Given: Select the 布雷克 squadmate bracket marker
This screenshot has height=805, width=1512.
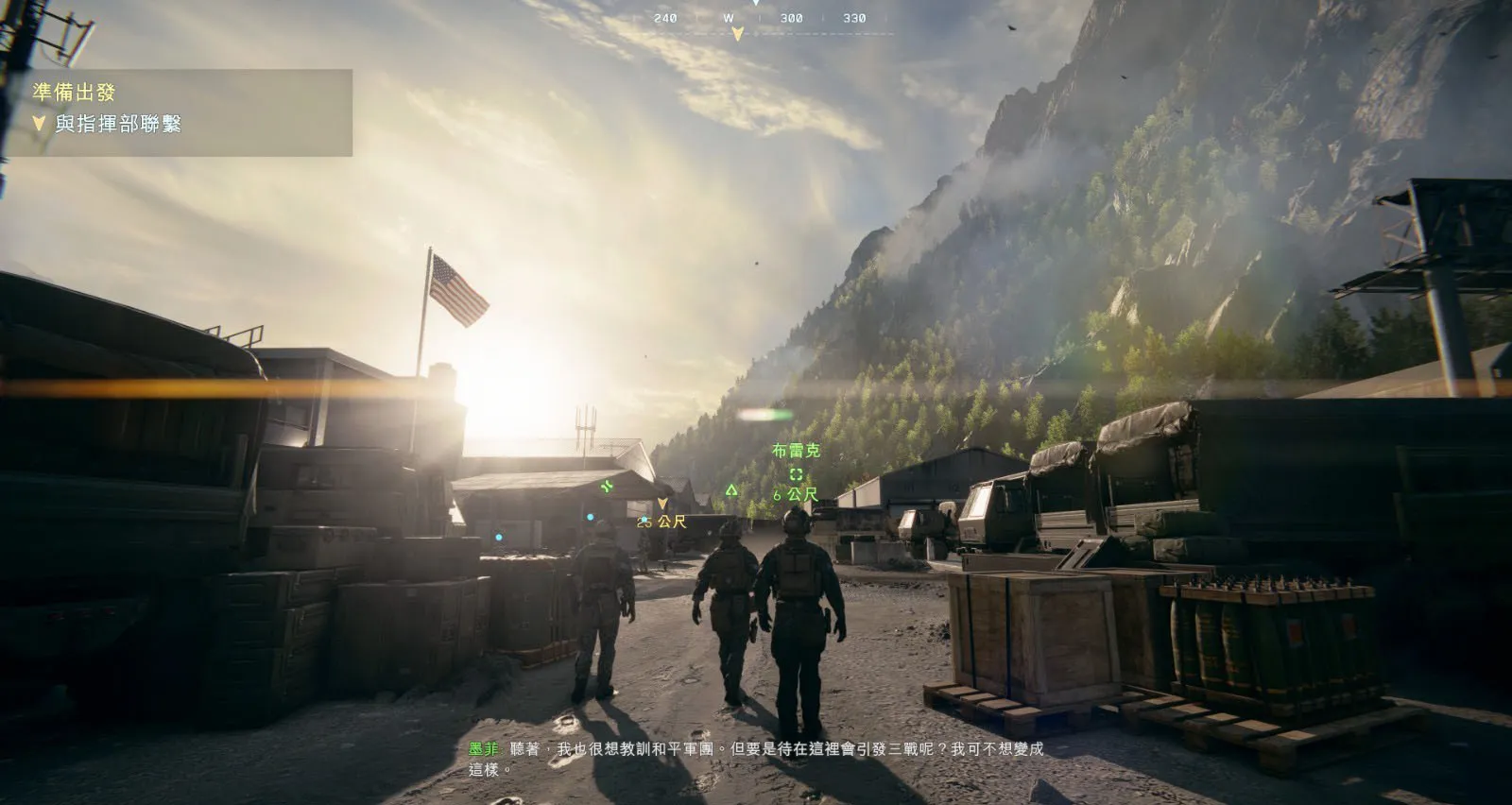Looking at the screenshot, I should [796, 474].
